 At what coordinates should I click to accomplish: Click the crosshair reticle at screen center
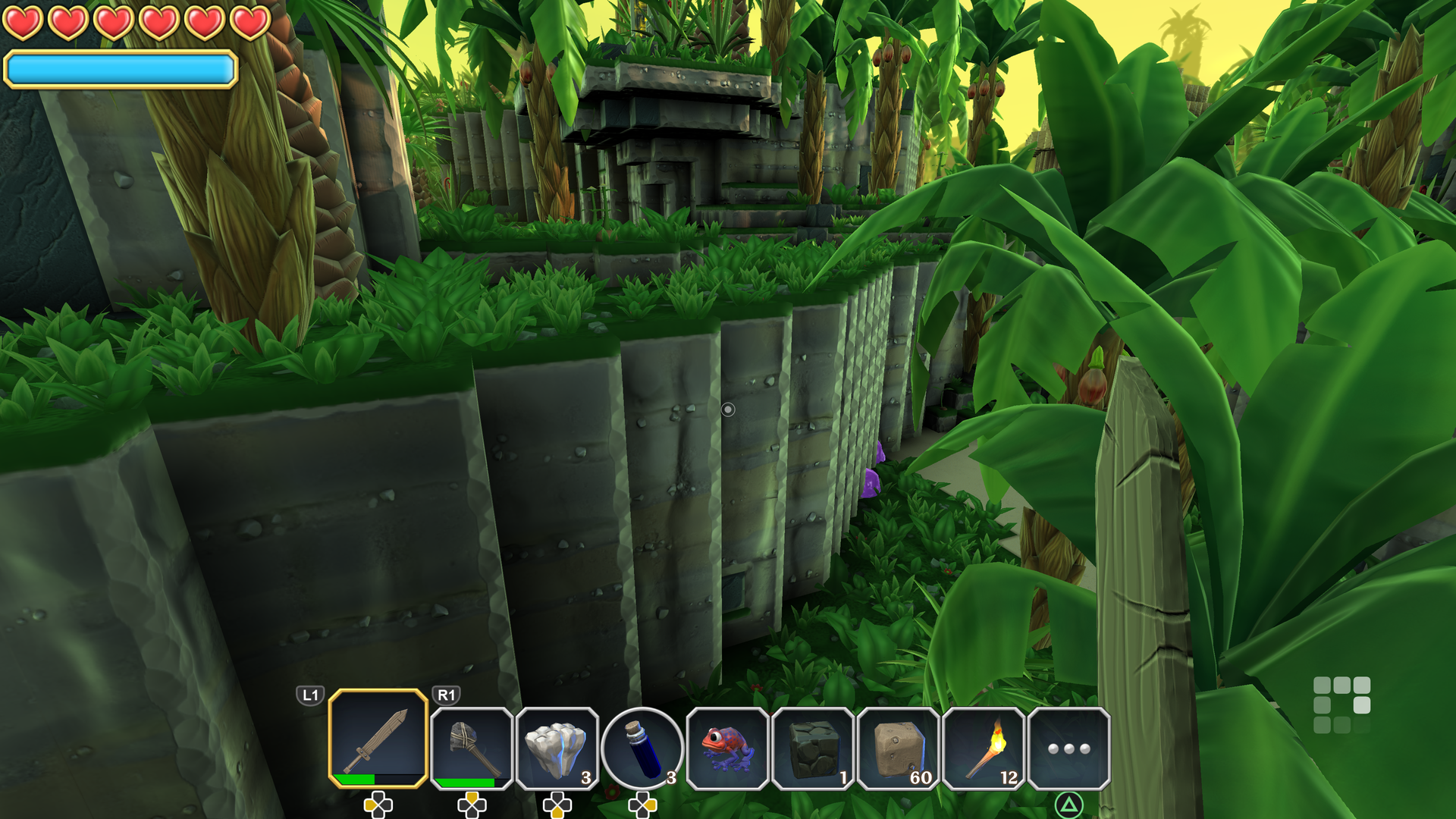[728, 409]
